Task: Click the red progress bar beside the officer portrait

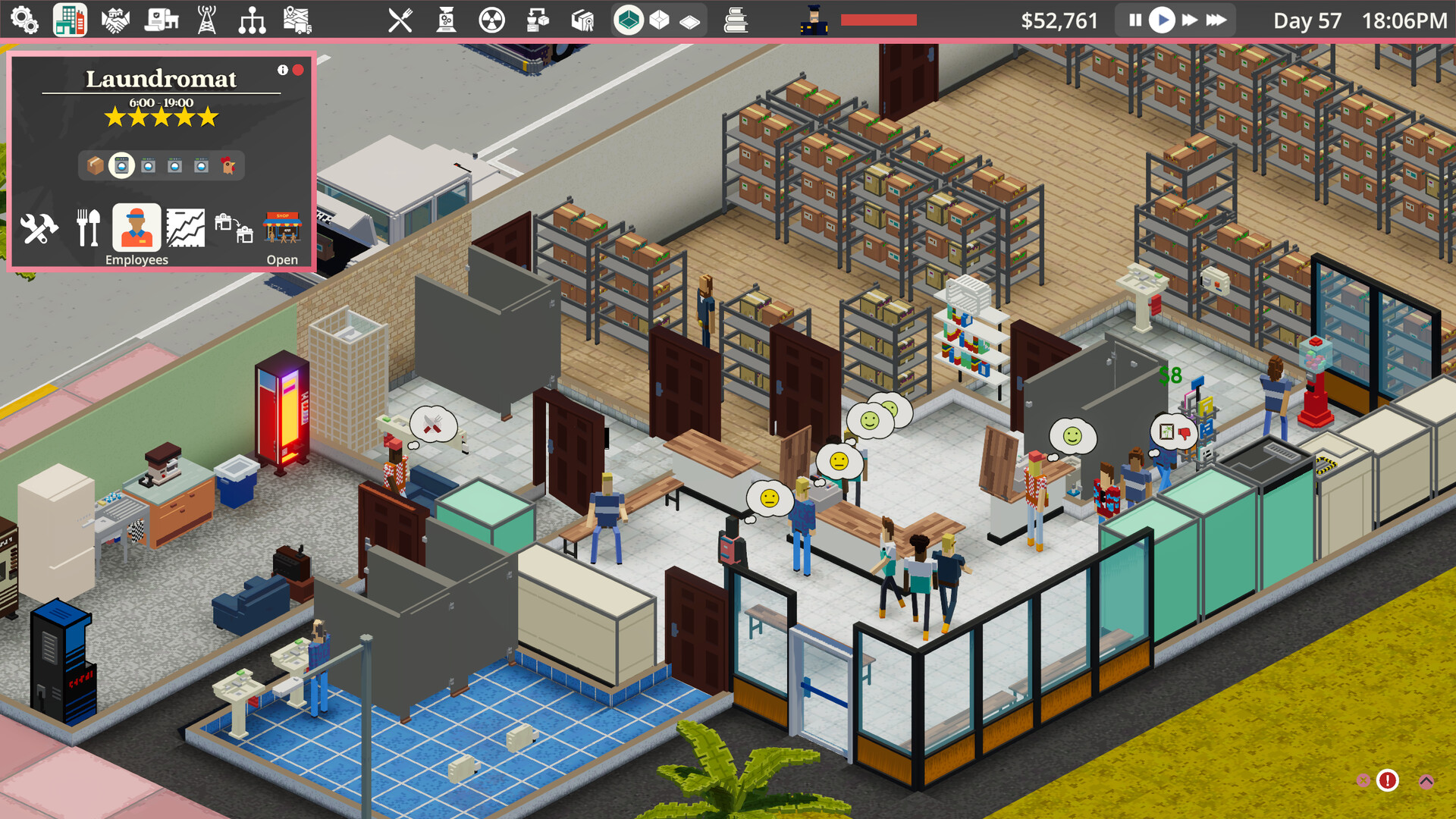Action: (x=878, y=20)
